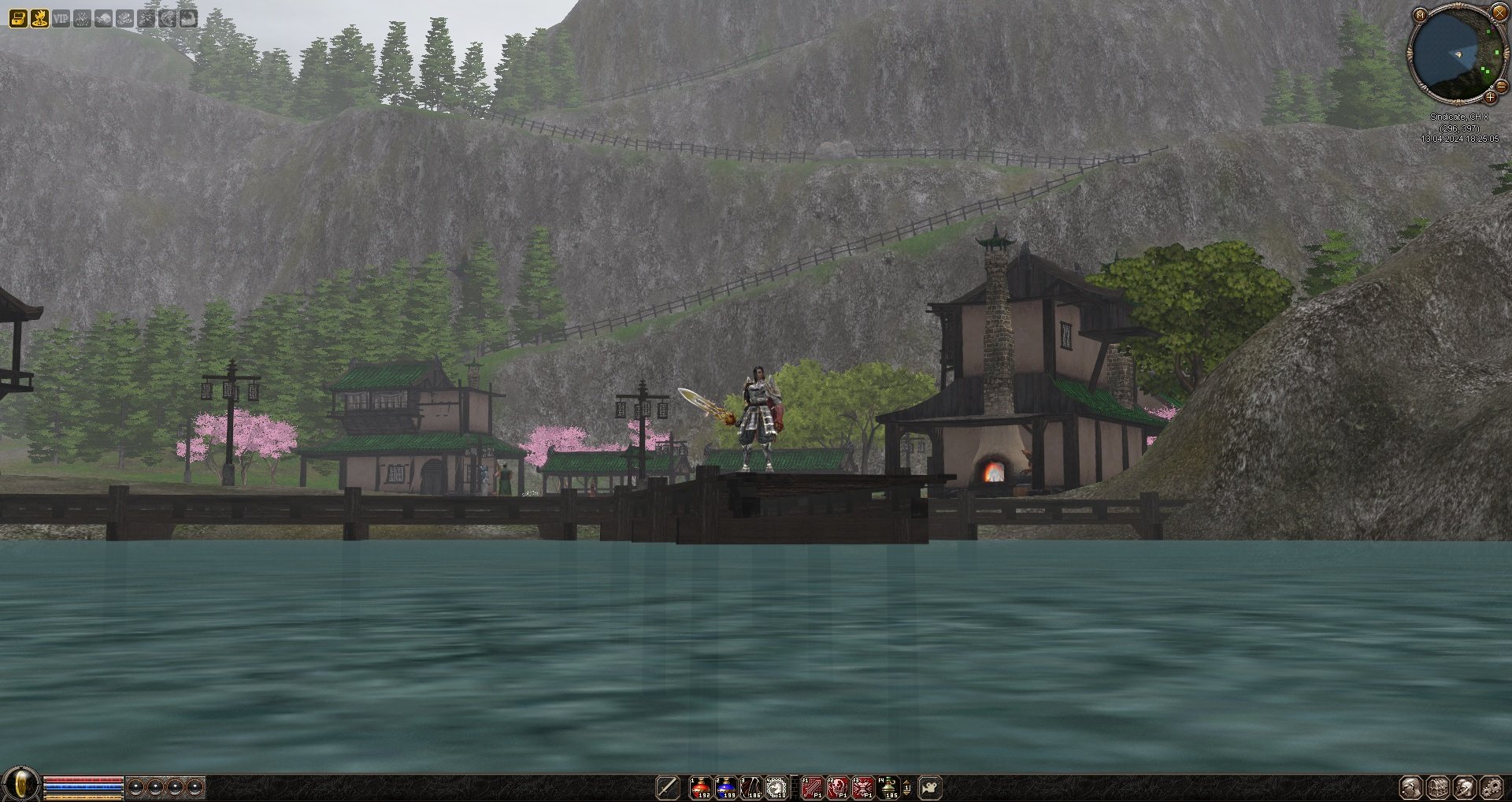Zoom out the minimap with minus button

tap(1501, 87)
